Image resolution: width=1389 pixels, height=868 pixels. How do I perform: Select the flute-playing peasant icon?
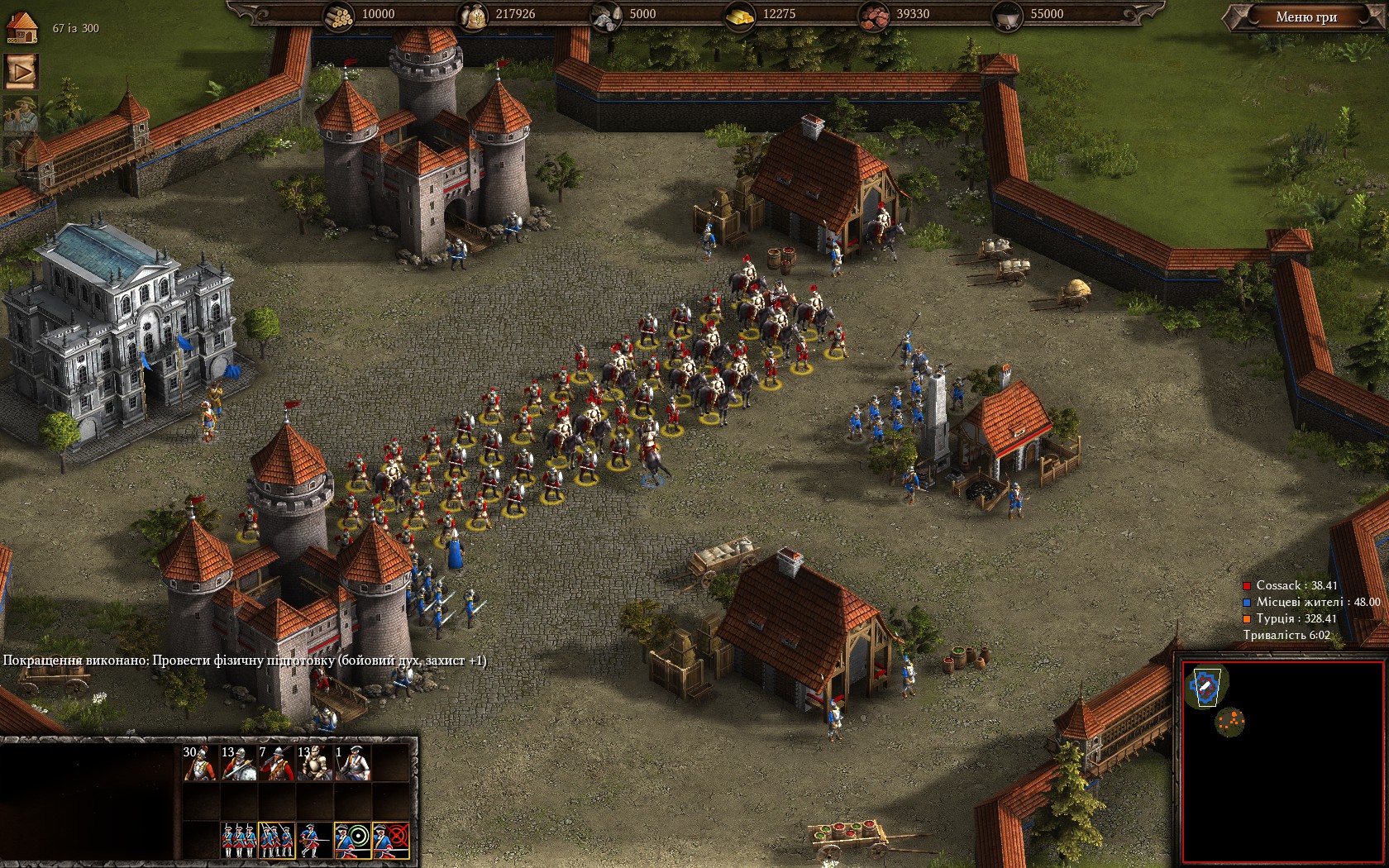[x=21, y=114]
